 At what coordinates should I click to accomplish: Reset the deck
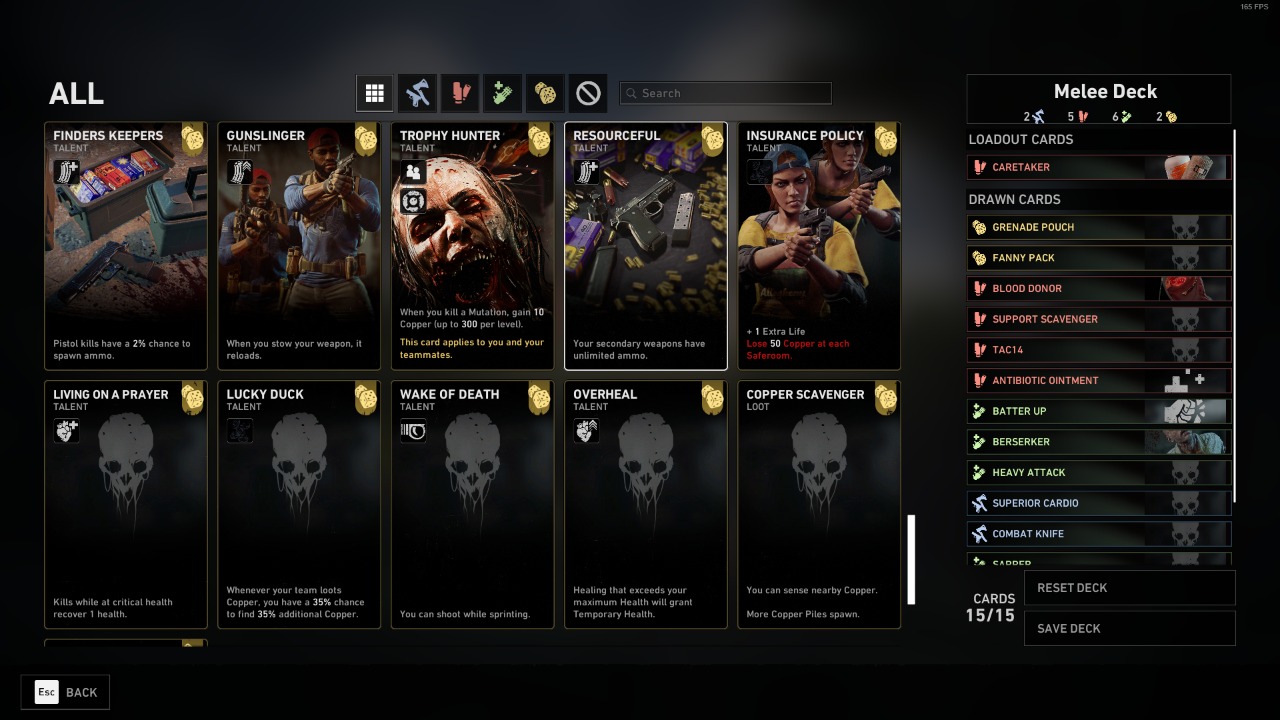point(1129,588)
